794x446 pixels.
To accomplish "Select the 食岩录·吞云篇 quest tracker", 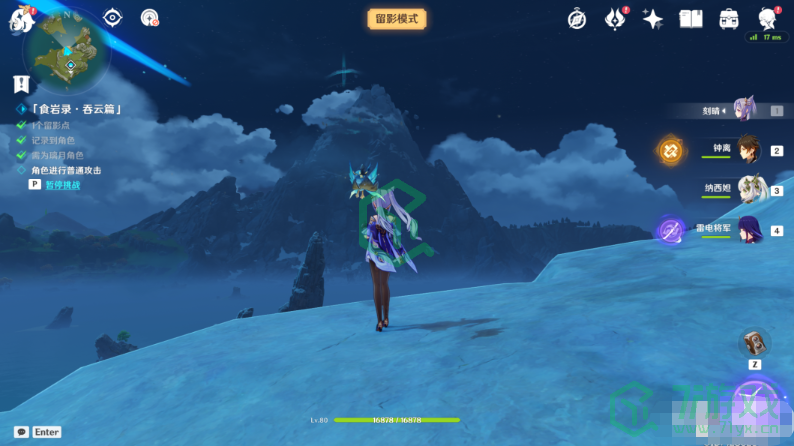I will tap(76, 109).
